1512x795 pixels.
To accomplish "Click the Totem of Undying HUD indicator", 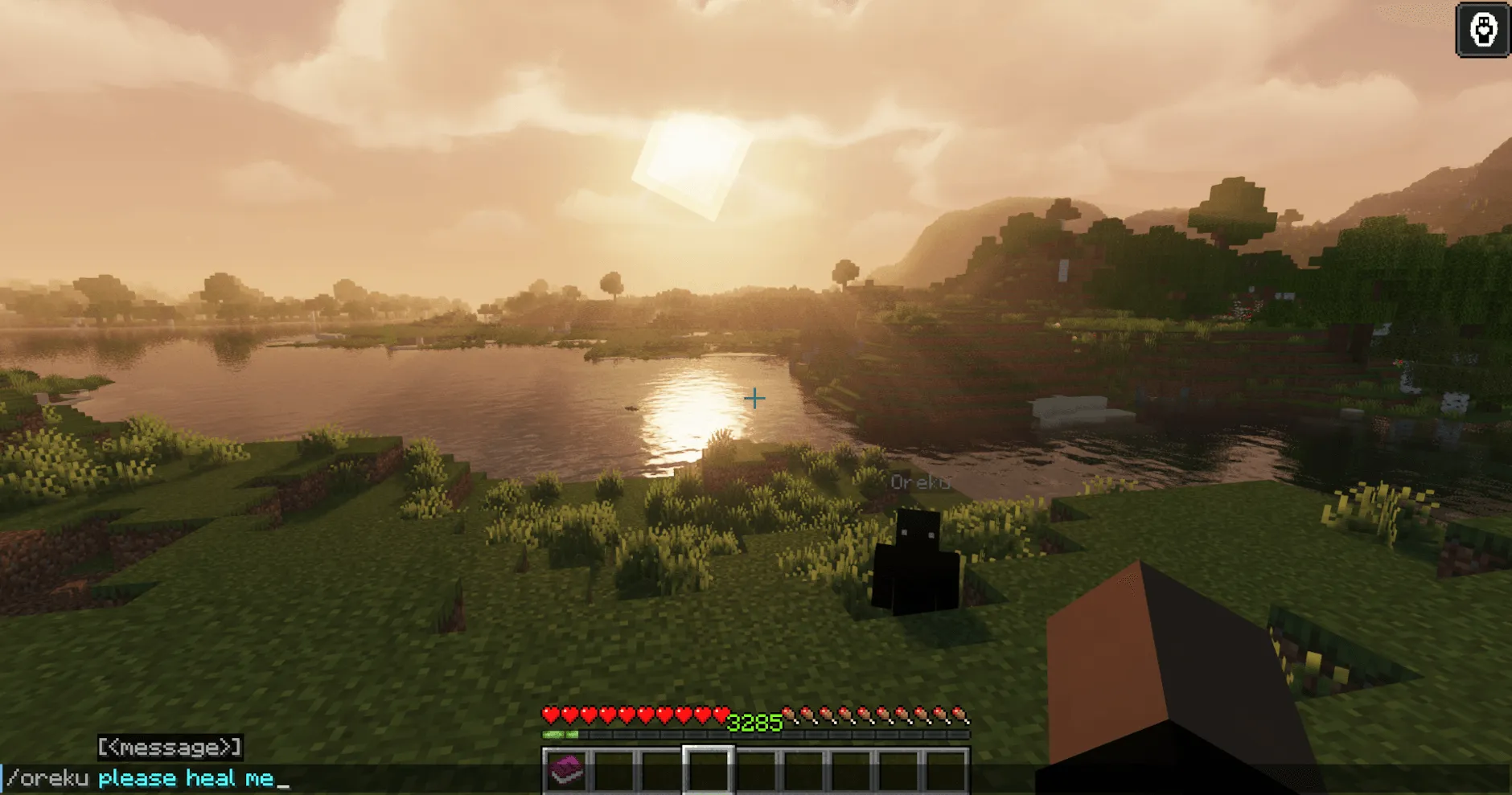I will (x=1482, y=29).
